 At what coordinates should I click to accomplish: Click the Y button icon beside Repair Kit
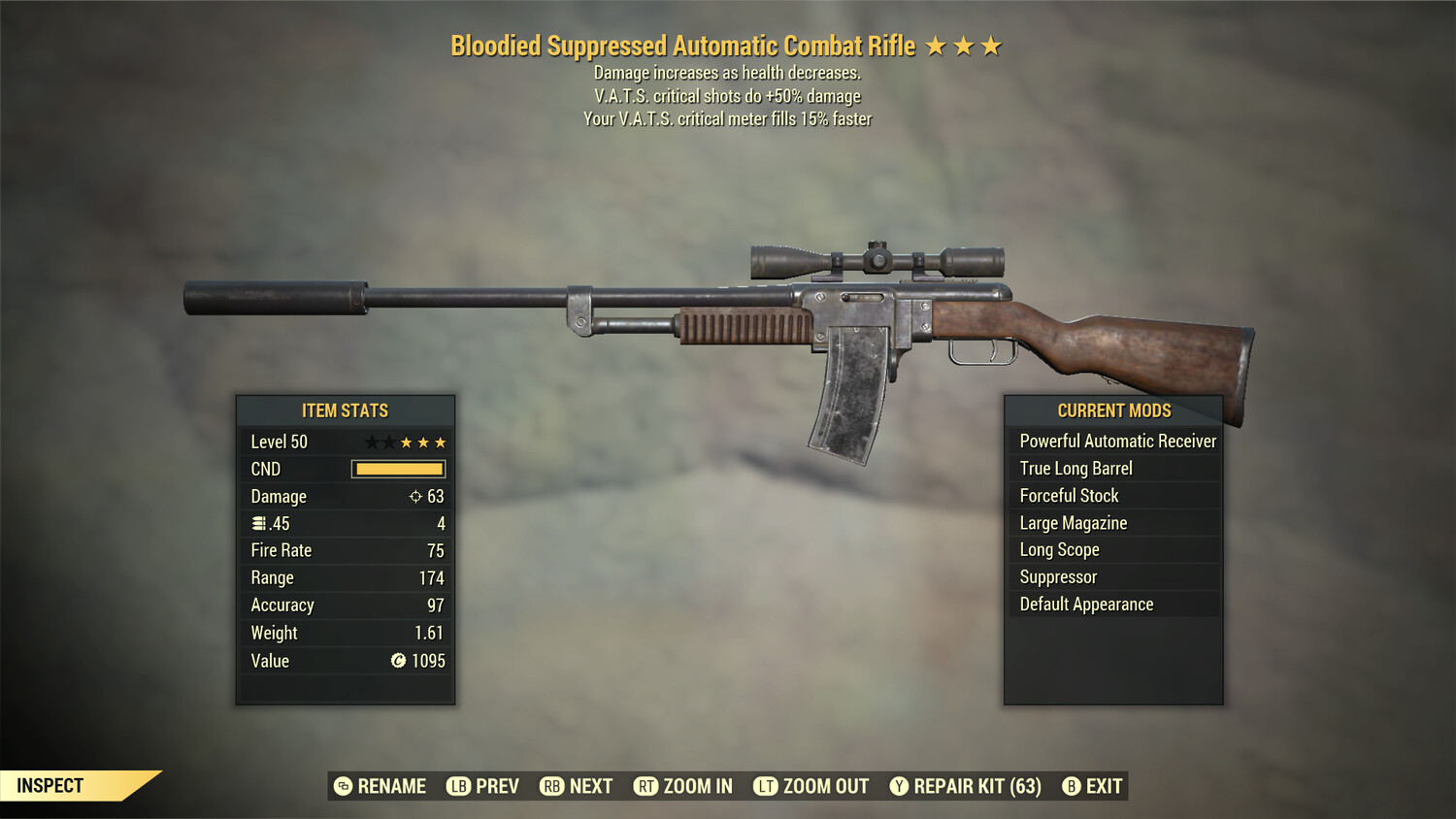coord(899,786)
